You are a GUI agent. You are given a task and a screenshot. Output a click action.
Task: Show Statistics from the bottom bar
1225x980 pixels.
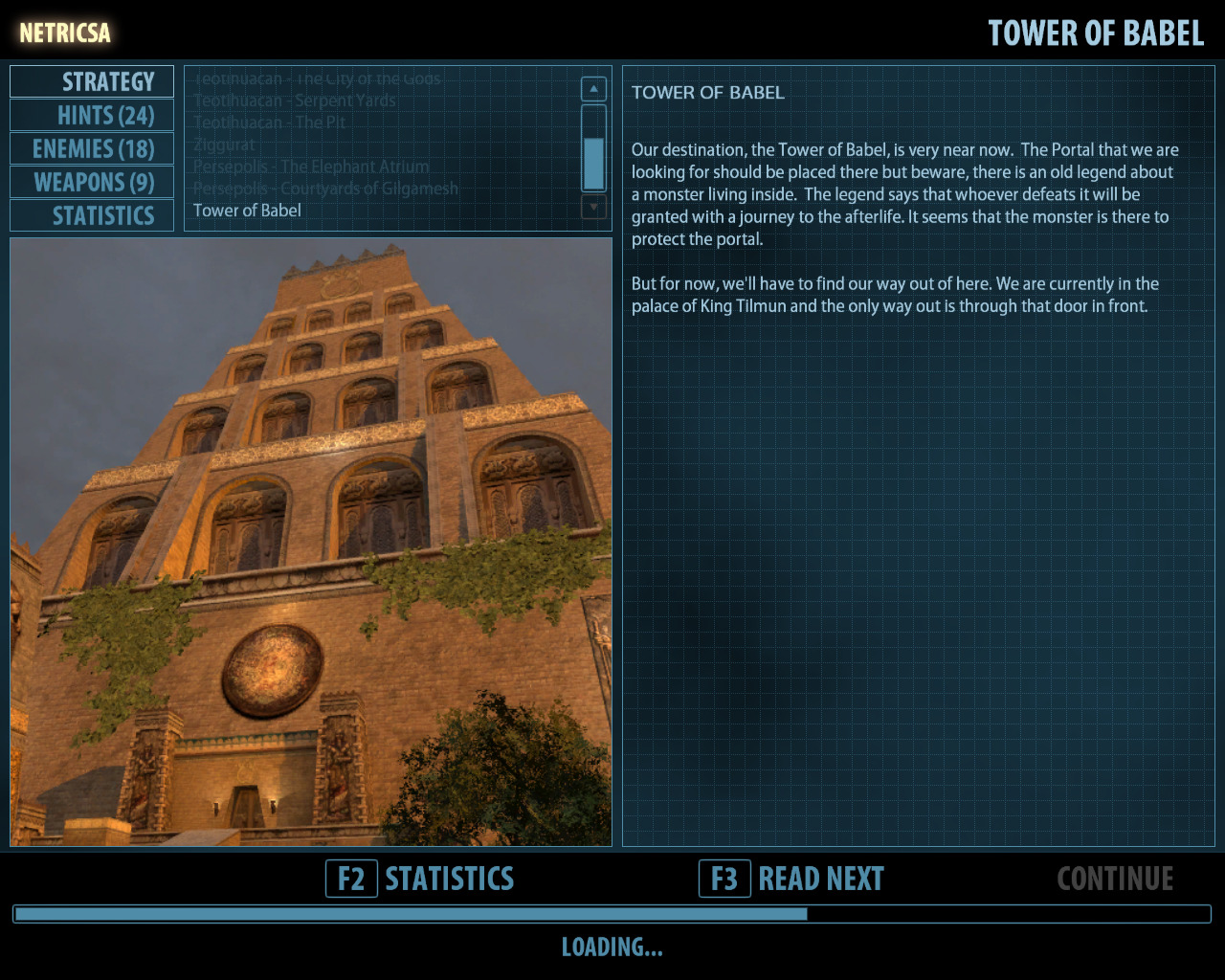pos(421,879)
